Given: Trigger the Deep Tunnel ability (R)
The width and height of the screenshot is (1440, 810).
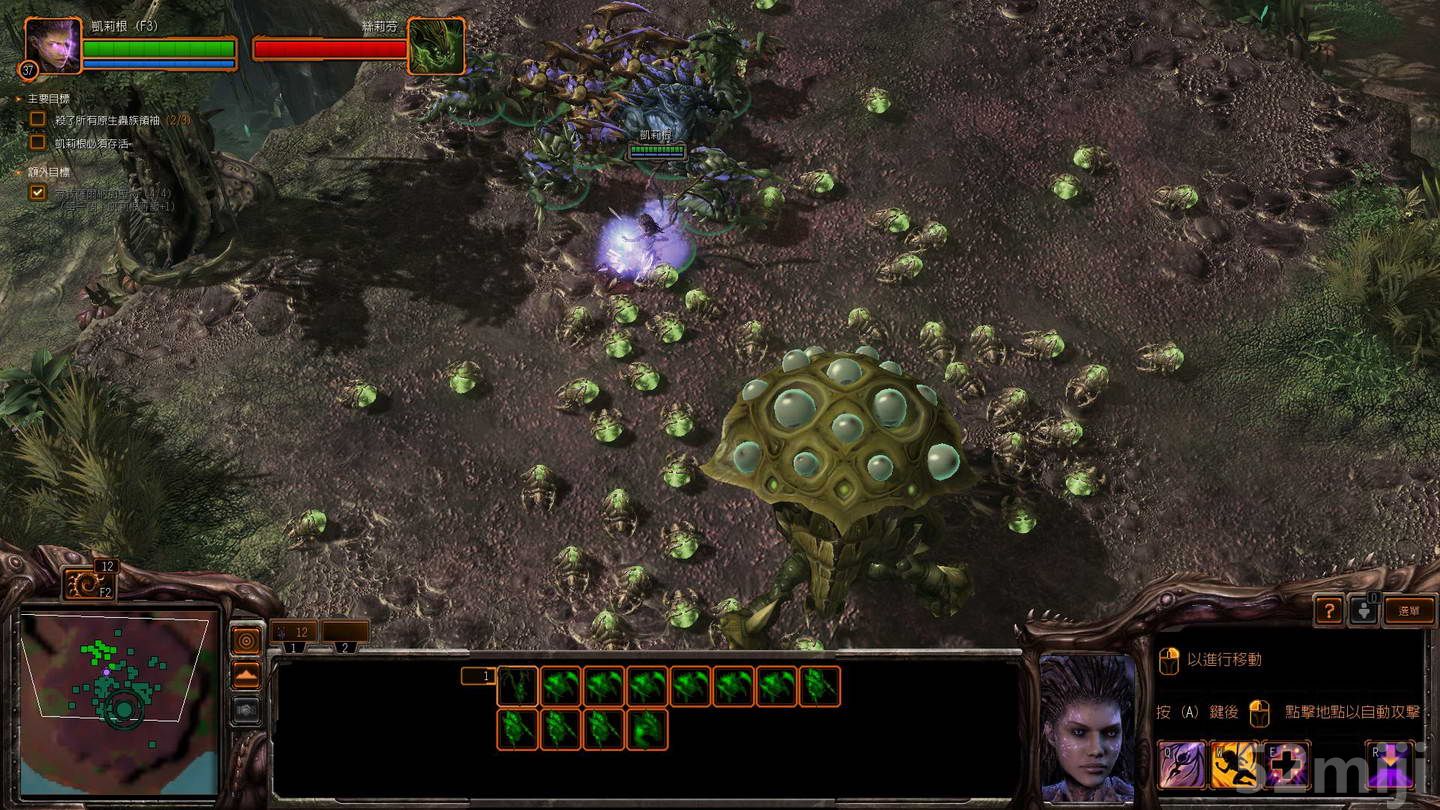Looking at the screenshot, I should [x=1388, y=765].
